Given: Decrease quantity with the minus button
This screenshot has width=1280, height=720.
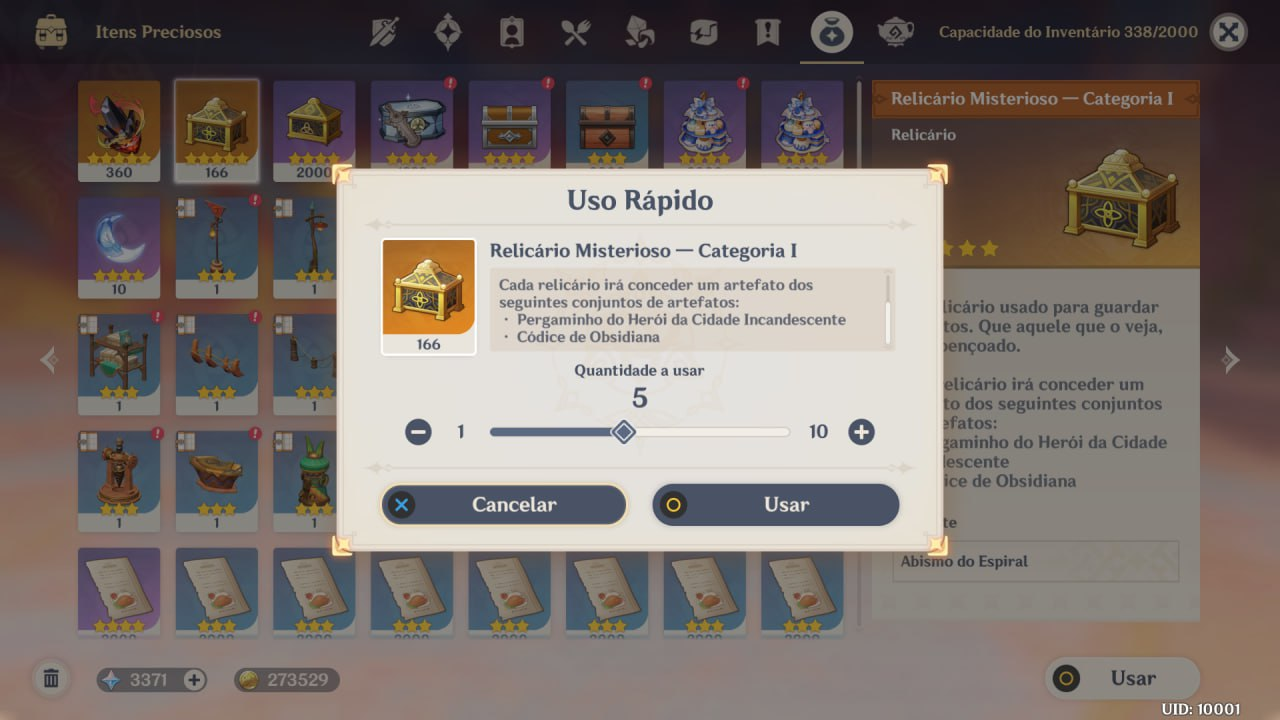Looking at the screenshot, I should pos(418,432).
